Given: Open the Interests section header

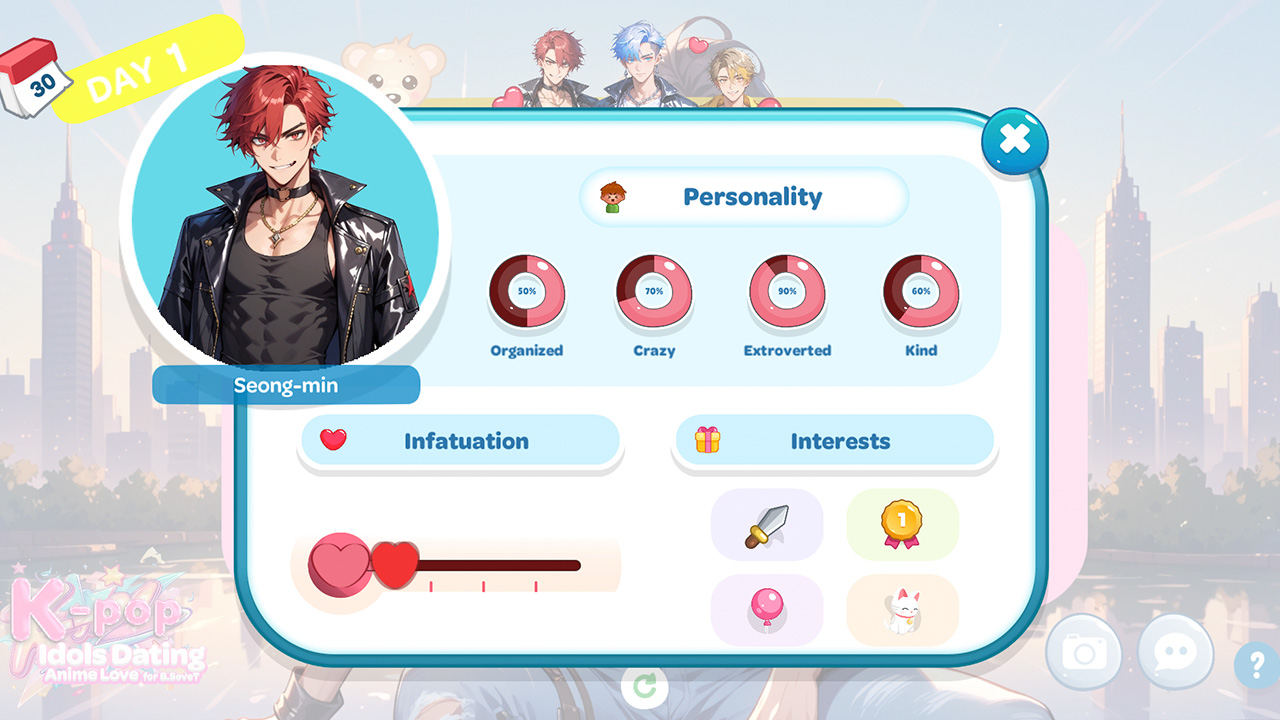Looking at the screenshot, I should click(836, 441).
